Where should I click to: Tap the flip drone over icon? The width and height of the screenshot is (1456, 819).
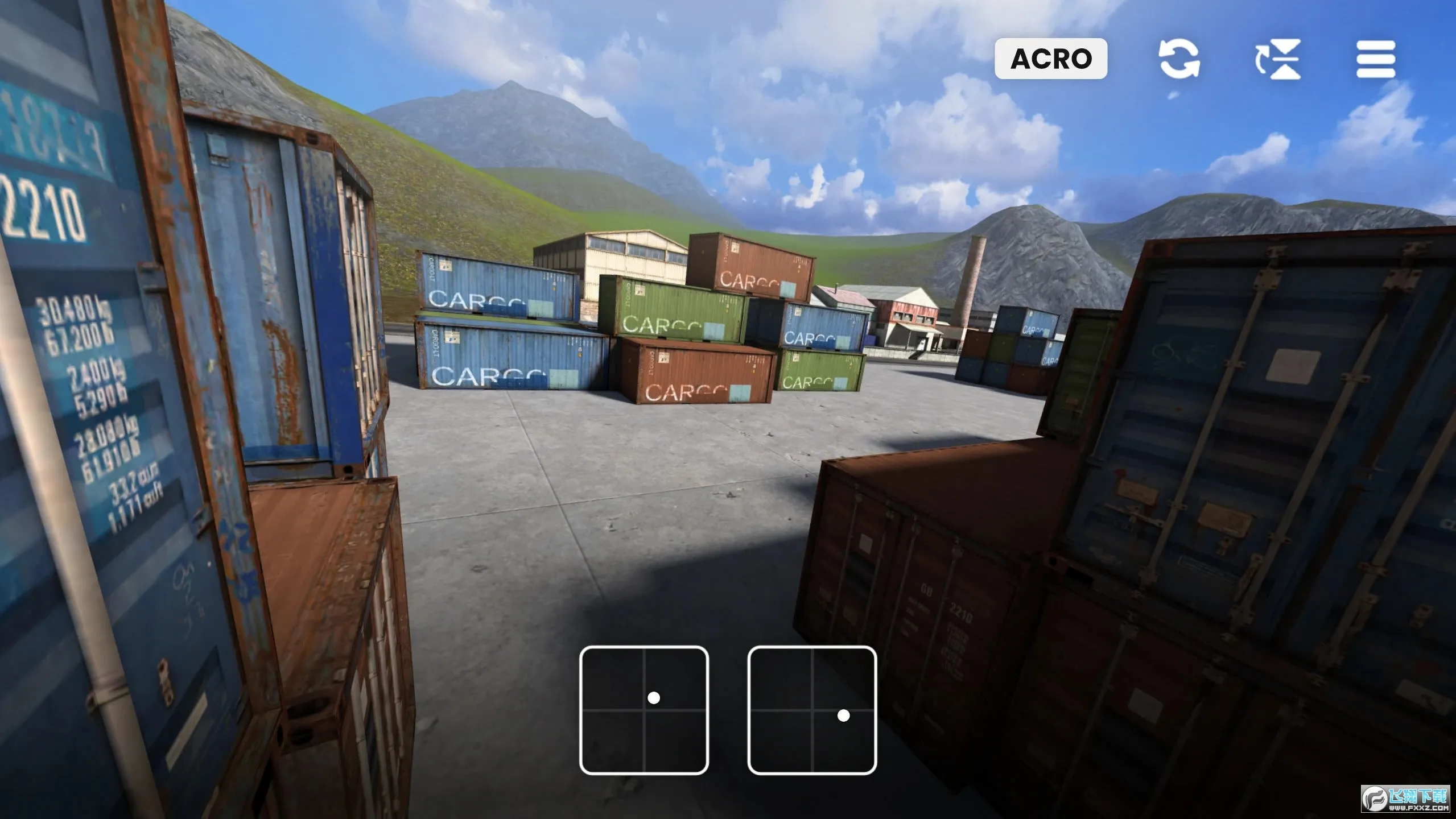1278,59
